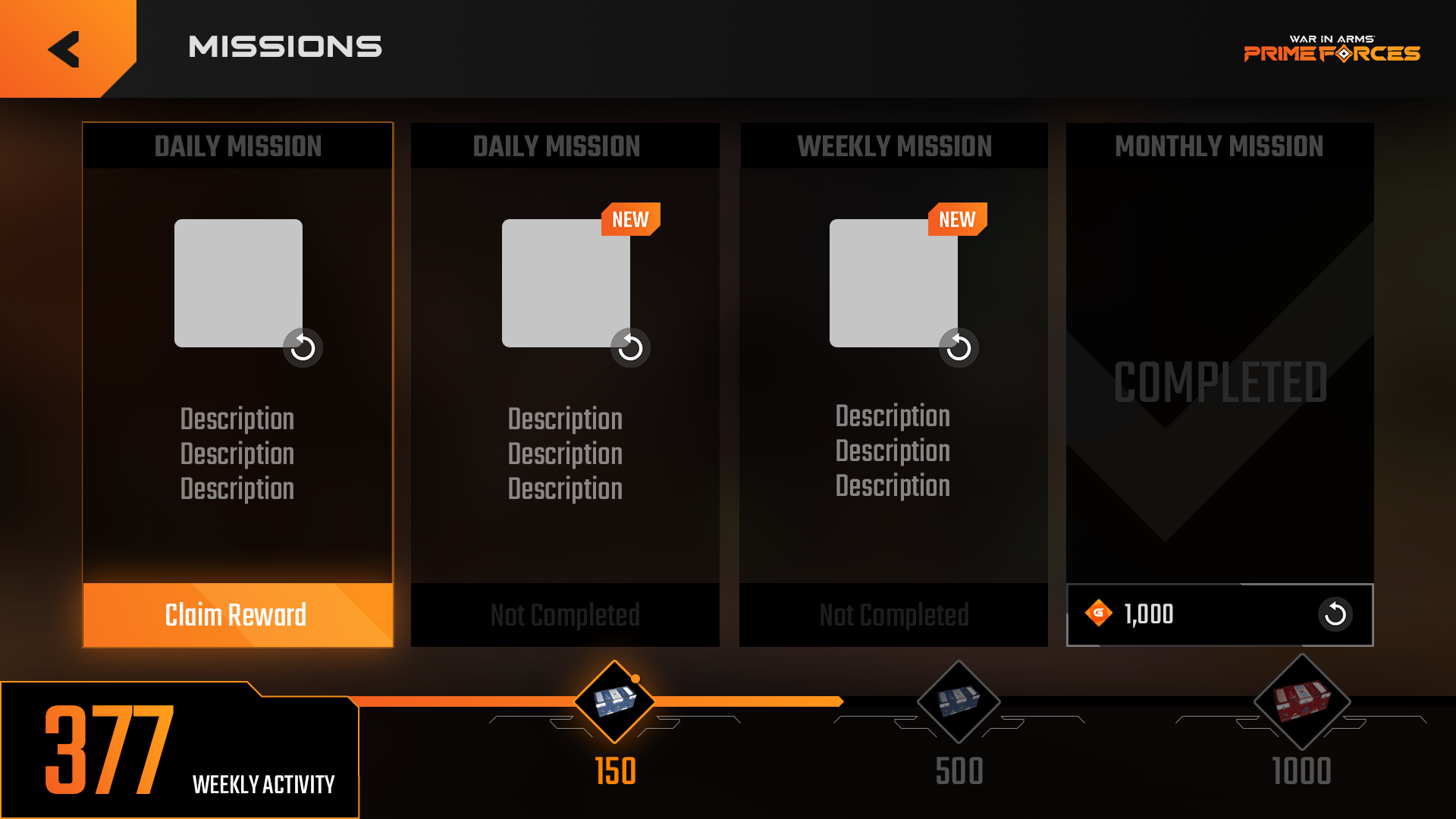Click the NEW badge on the Daily Mission
Screen dimensions: 1456x819
(629, 219)
